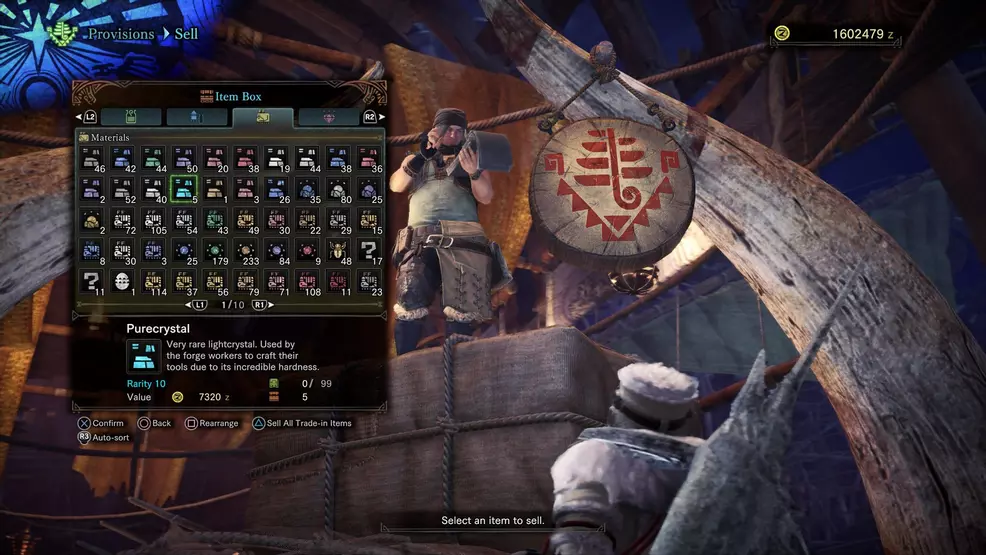Select the Materials tab with chest icon
Viewport: 986px width, 555px height.
coord(263,117)
